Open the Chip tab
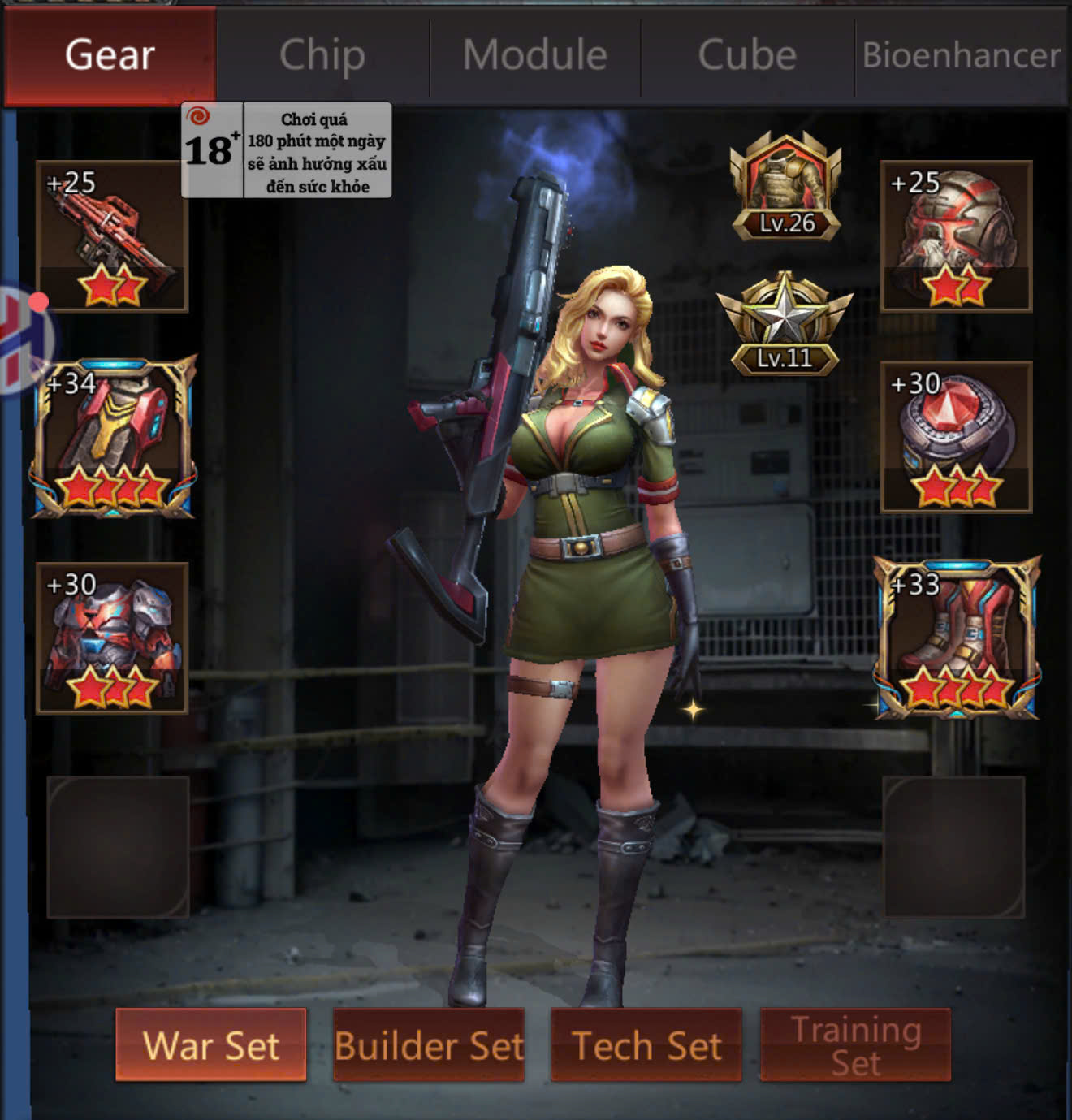 coord(322,55)
